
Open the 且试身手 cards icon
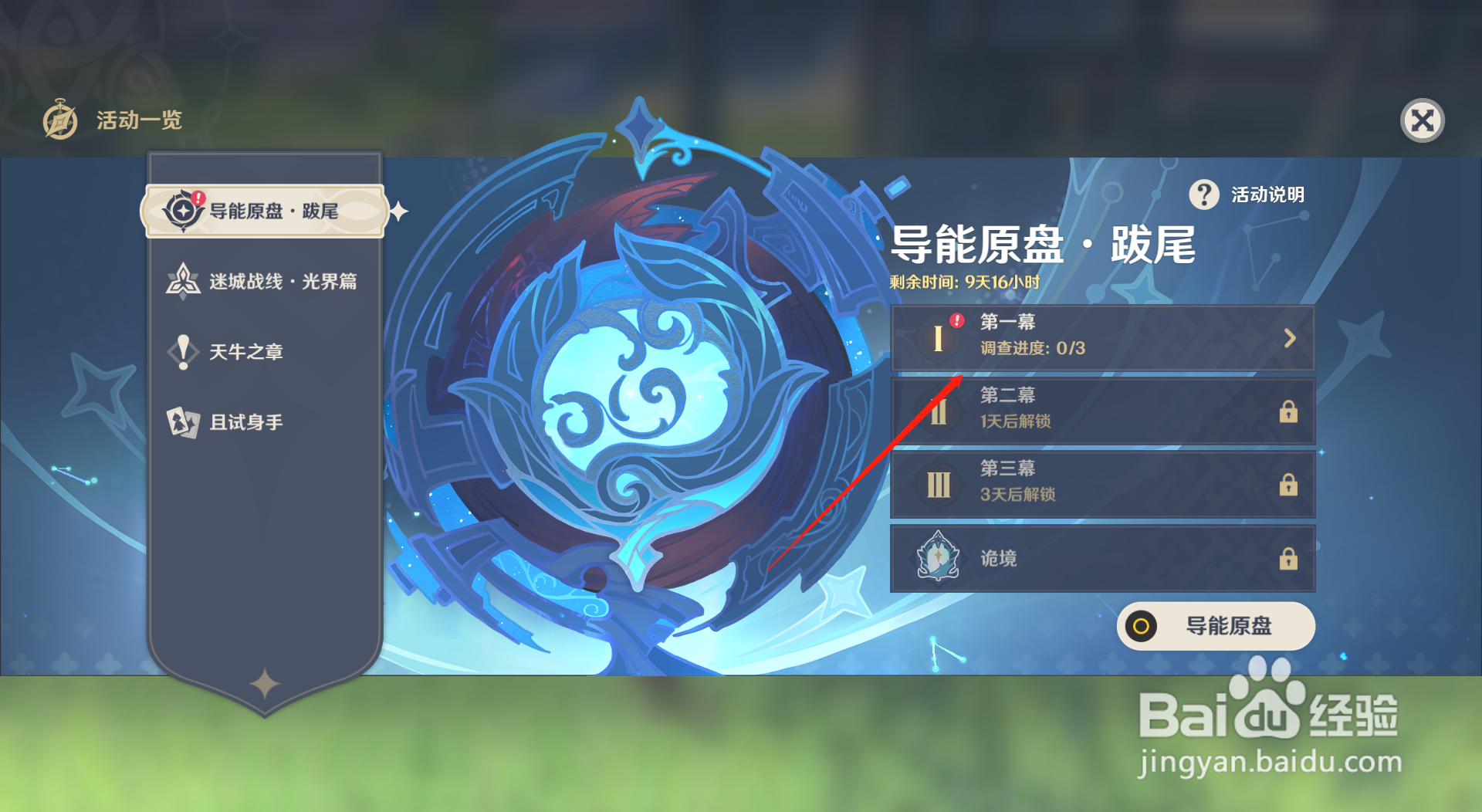182,421
